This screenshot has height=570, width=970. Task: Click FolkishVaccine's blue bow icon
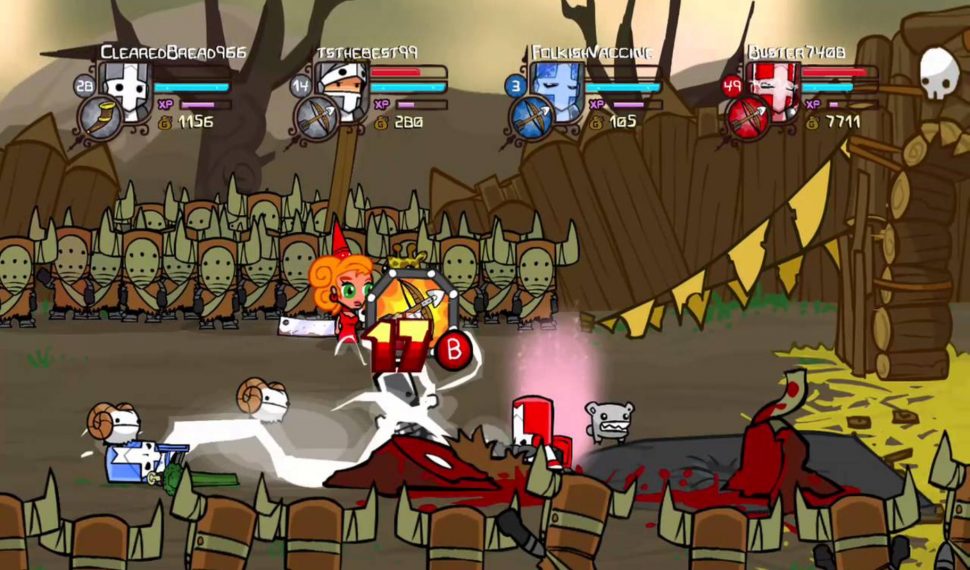click(x=532, y=118)
